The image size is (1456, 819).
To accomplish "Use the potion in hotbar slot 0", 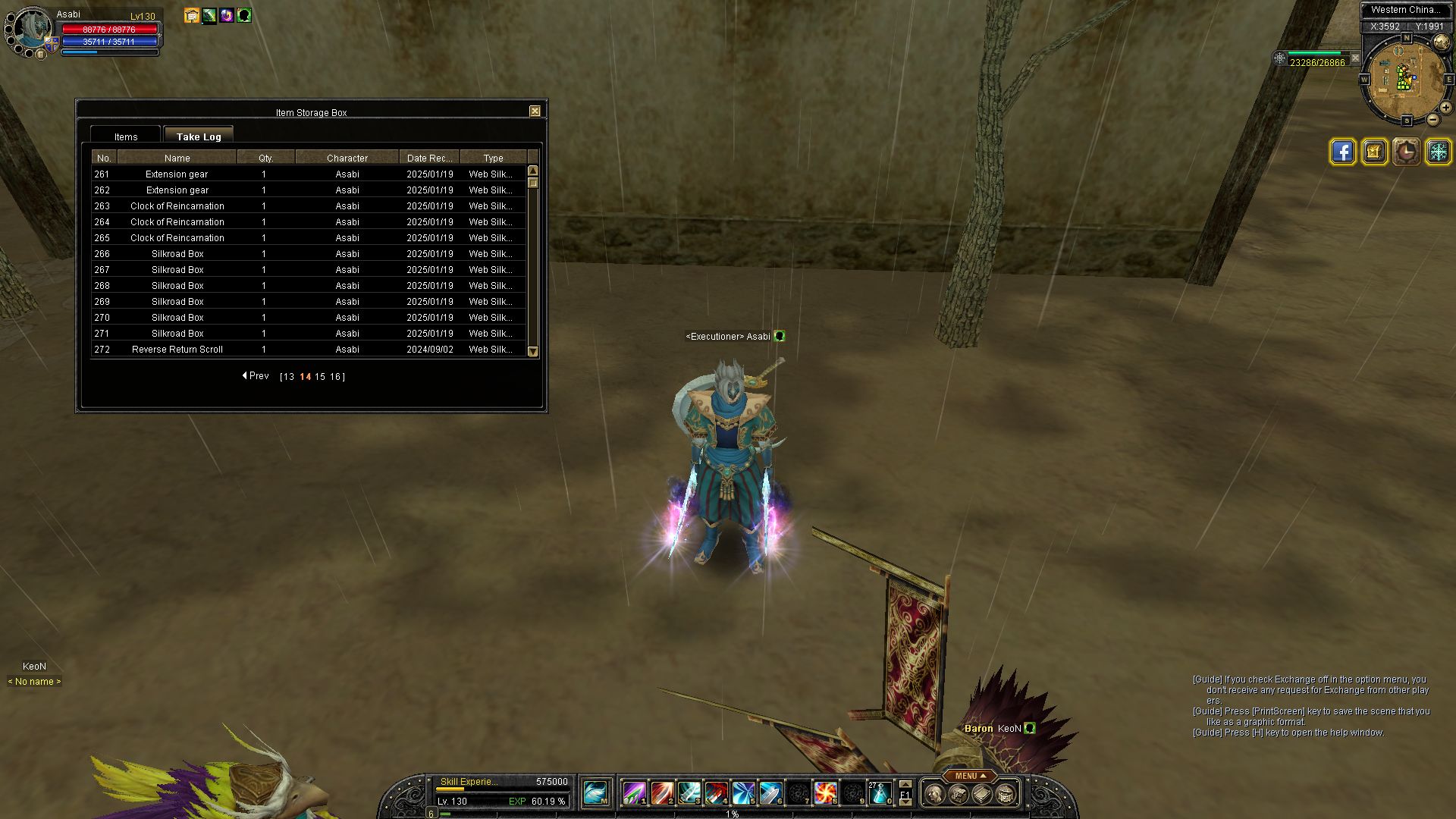I will click(879, 793).
